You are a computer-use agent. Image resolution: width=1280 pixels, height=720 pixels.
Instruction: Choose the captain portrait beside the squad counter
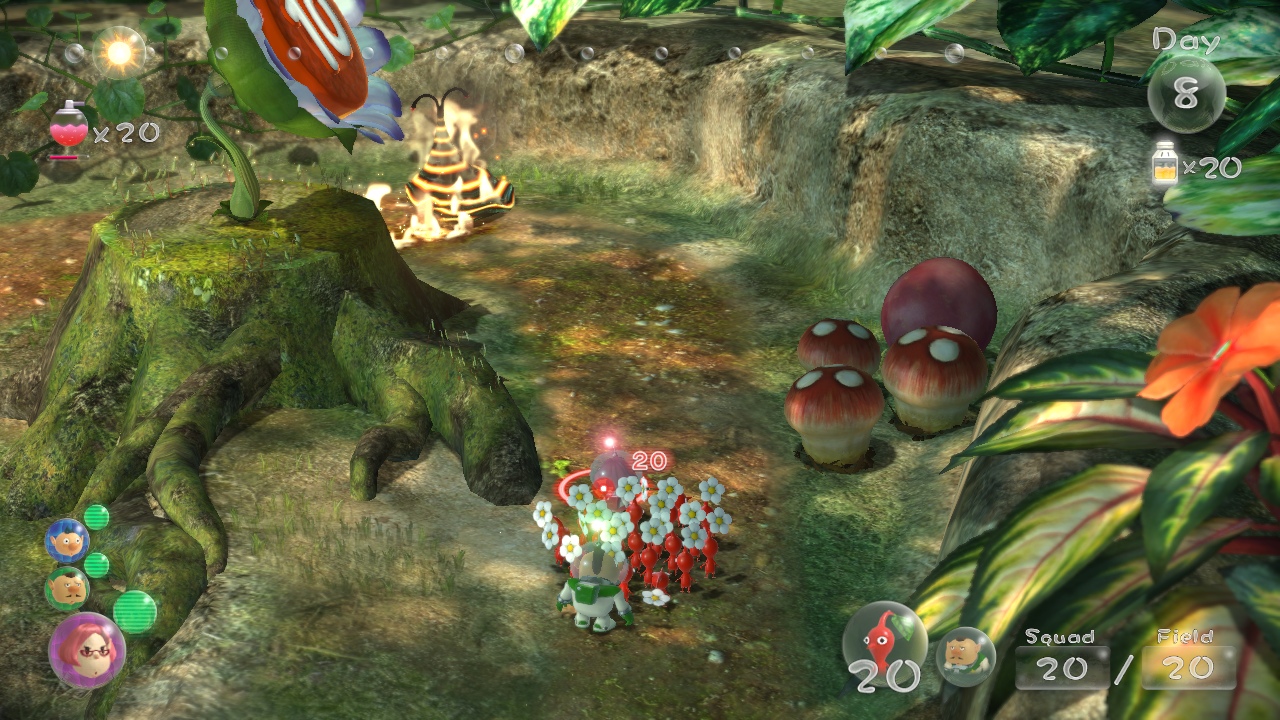[x=966, y=656]
